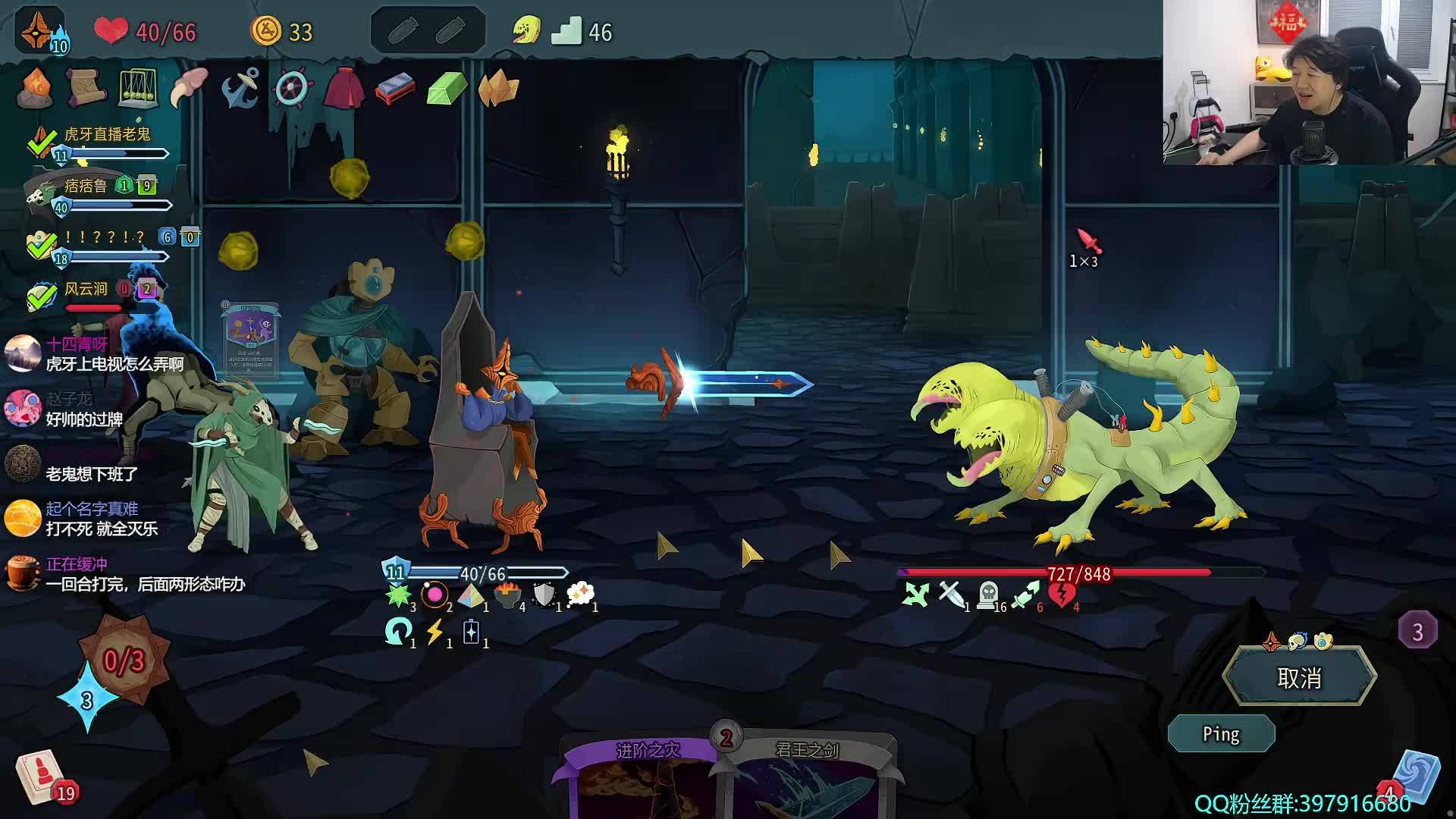Select player 痞痞鲁 in the party list
Image resolution: width=1456 pixels, height=819 pixels.
click(x=85, y=187)
